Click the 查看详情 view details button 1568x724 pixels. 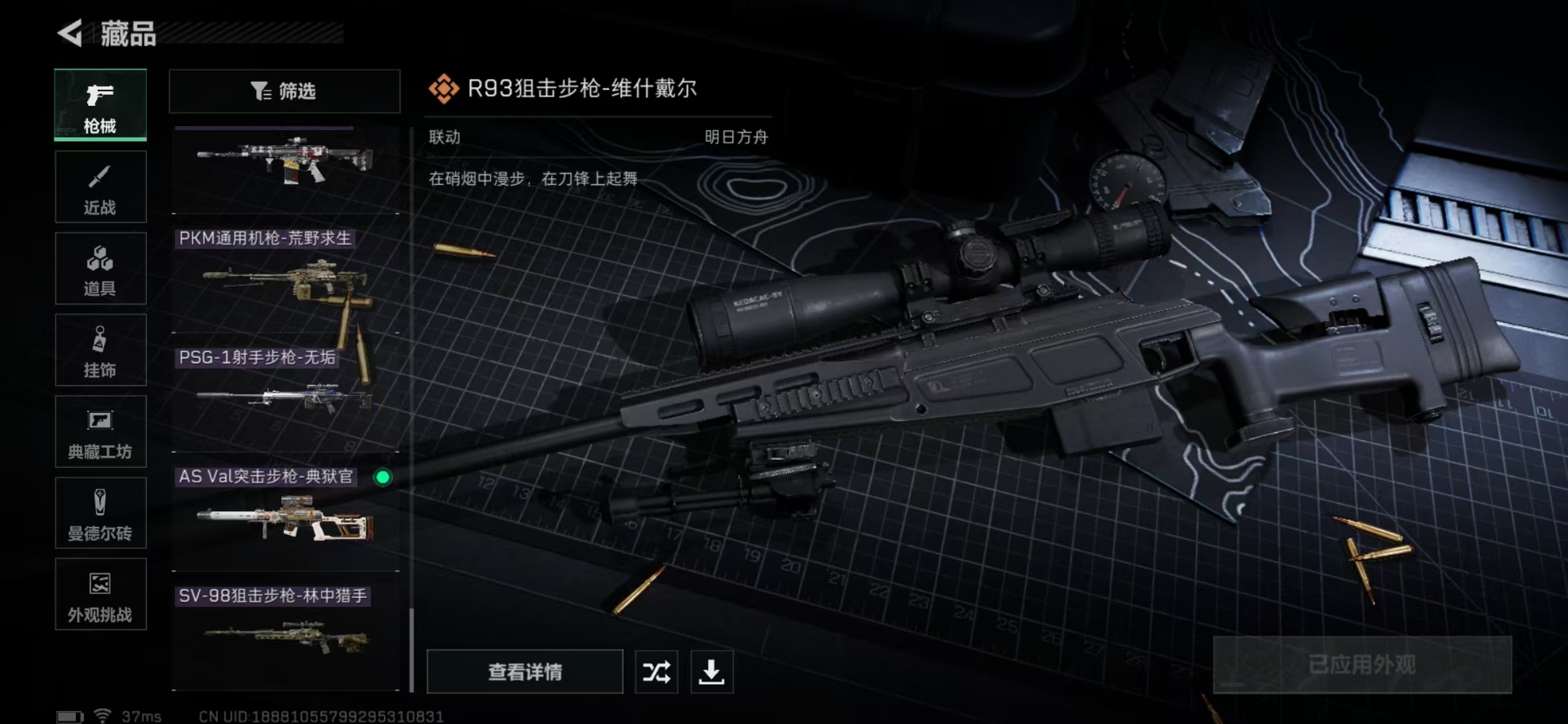coord(525,672)
